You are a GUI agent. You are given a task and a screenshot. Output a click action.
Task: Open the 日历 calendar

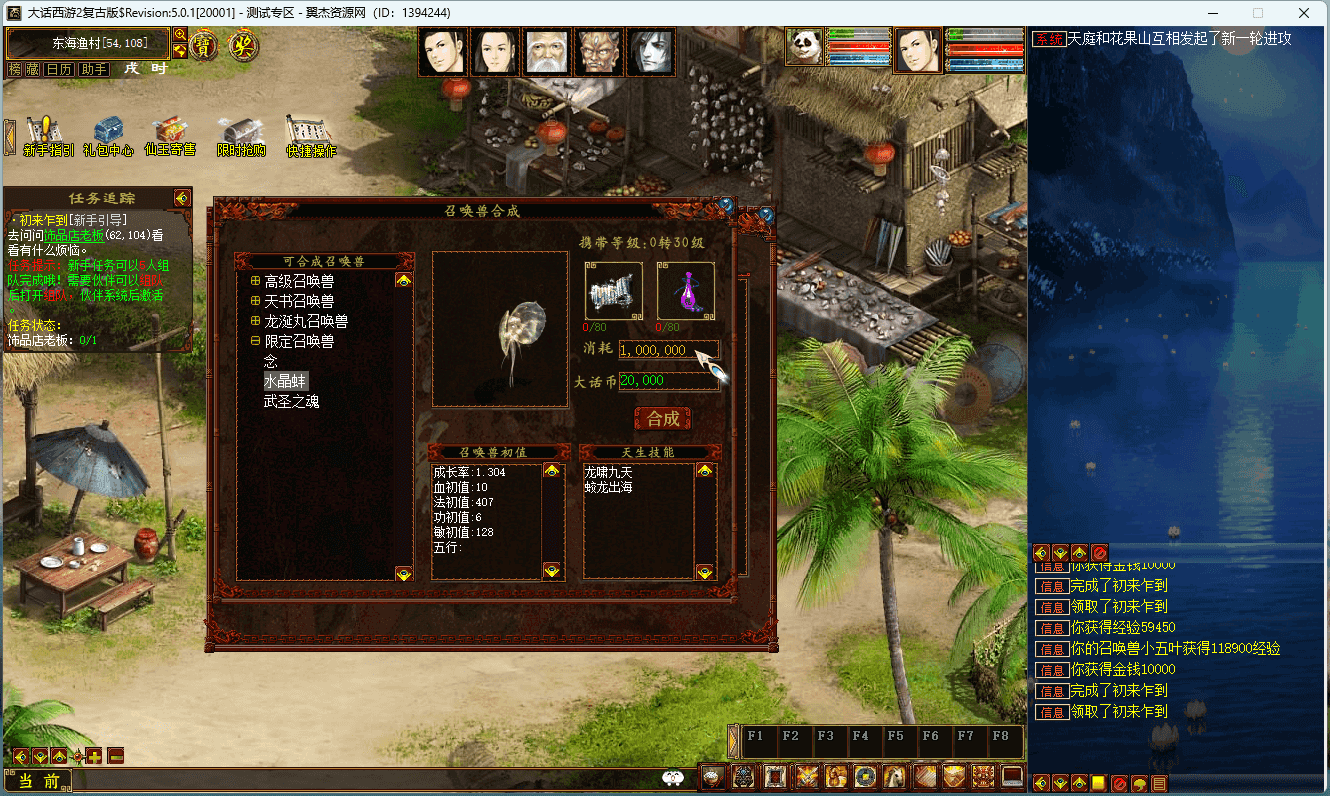(x=59, y=69)
